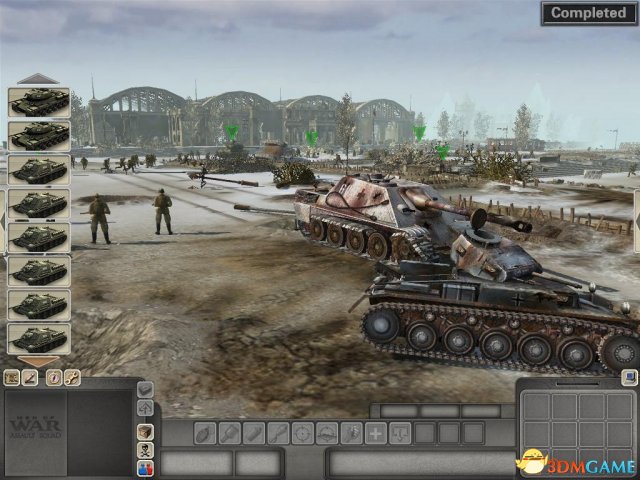The width and height of the screenshot is (640, 480).
Task: Click the skull and crossbones icon
Action: (x=146, y=448)
